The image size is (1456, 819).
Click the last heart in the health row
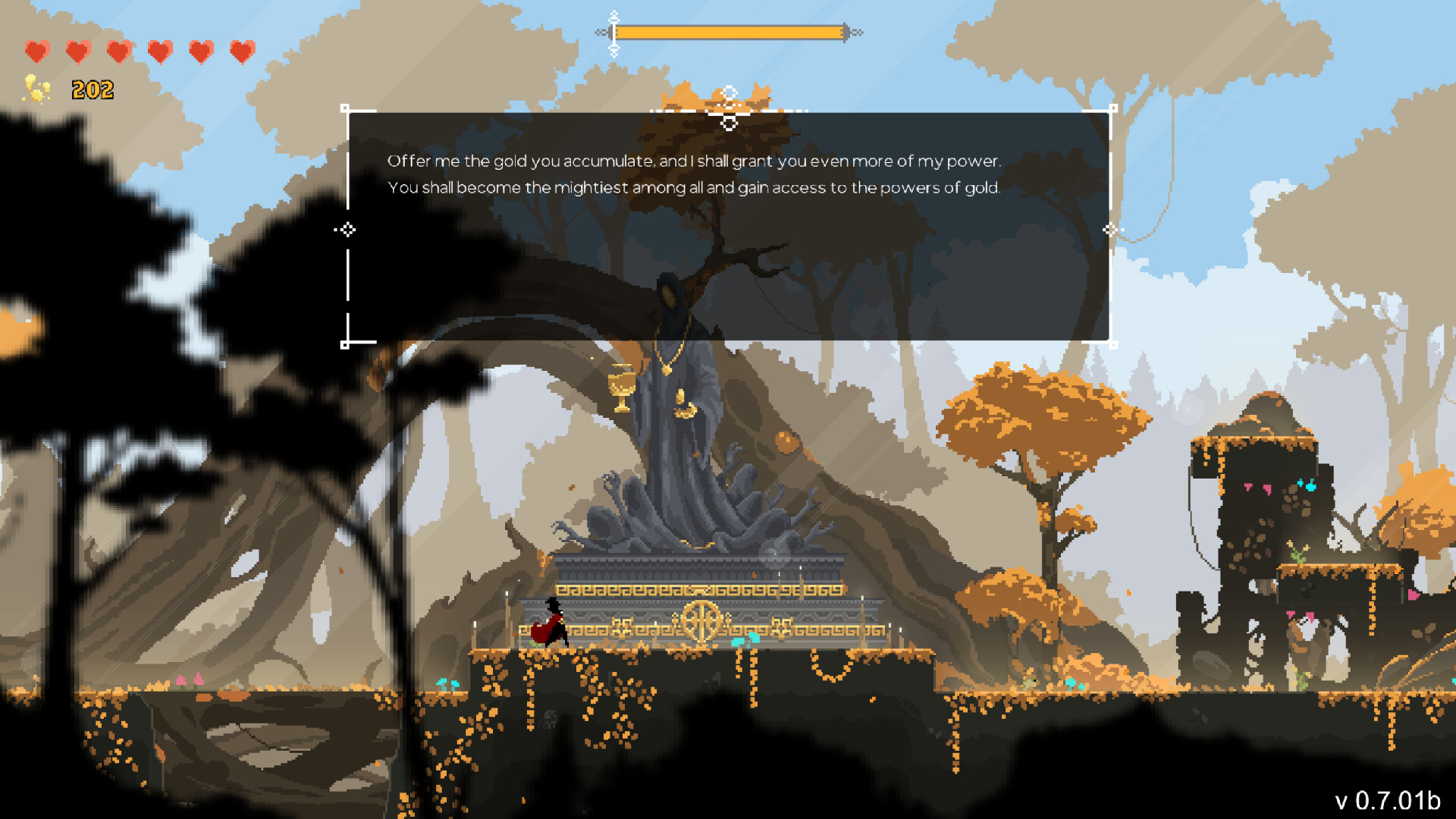click(x=241, y=49)
